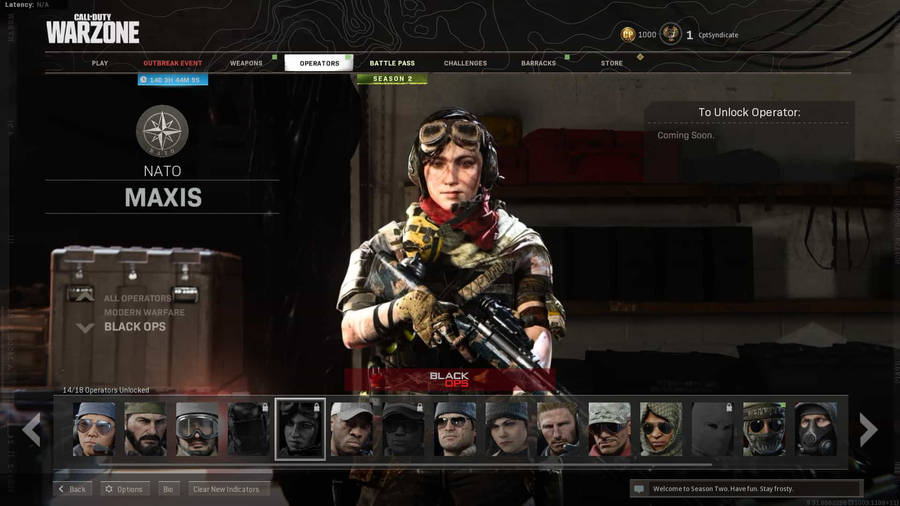The height and width of the screenshot is (506, 900).
Task: Choose the locked white-masked operator
Action: (712, 429)
